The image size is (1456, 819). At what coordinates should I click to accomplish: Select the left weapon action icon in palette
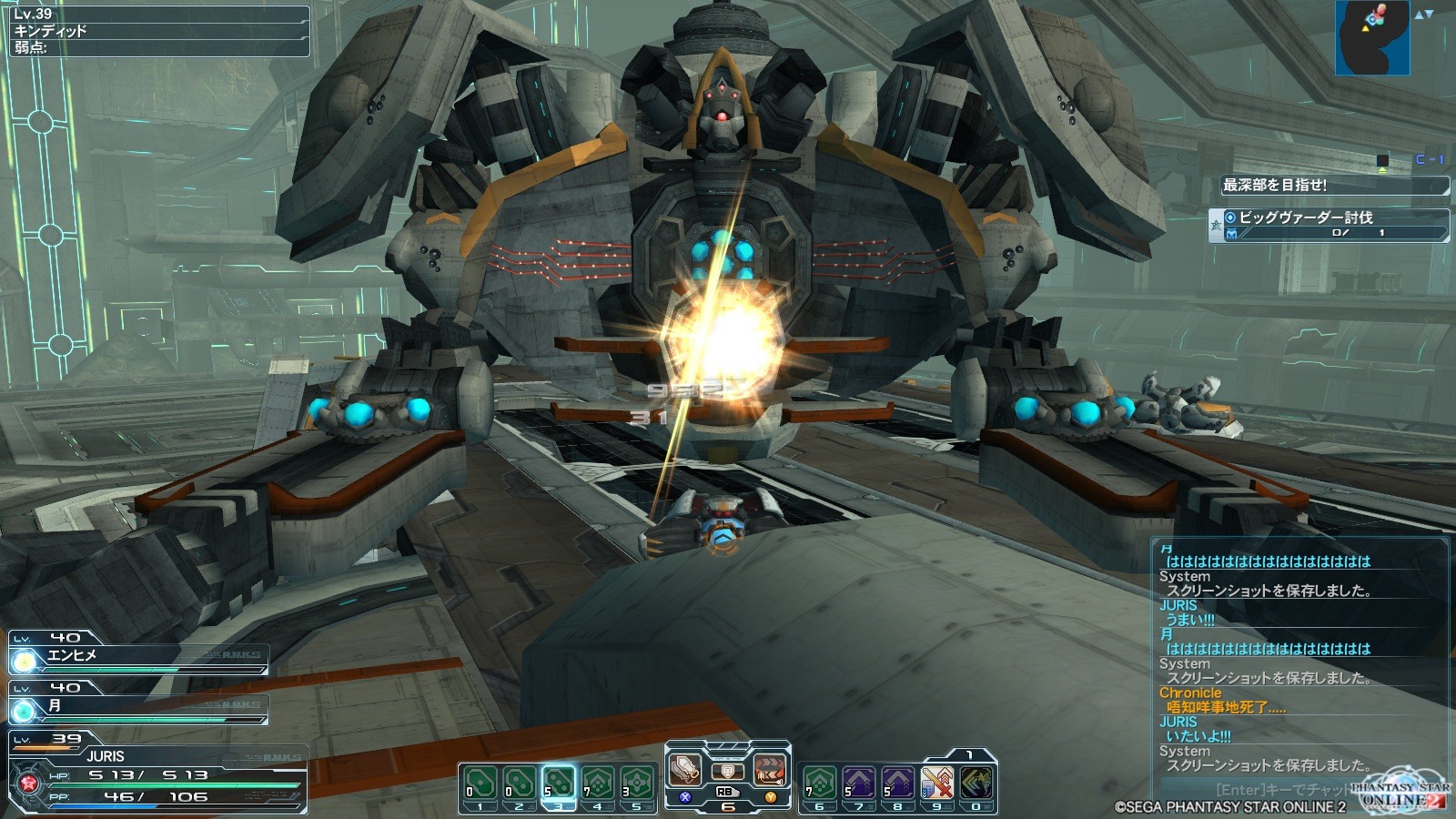(x=685, y=770)
